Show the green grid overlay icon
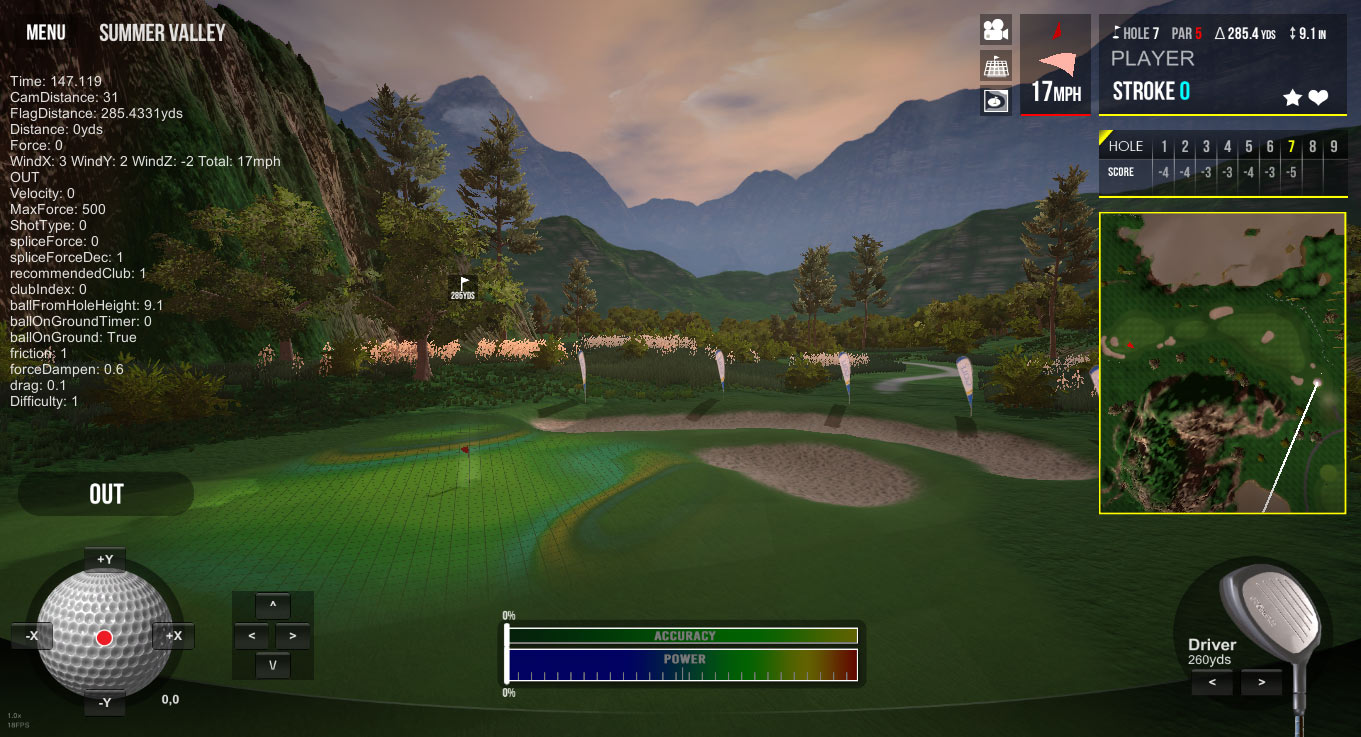 coord(995,66)
